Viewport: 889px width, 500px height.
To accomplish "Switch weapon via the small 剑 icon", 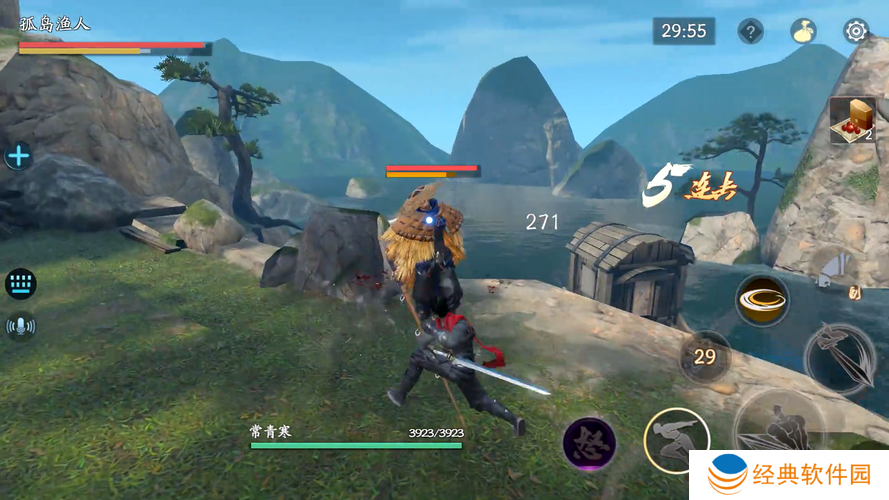I will tap(853, 292).
